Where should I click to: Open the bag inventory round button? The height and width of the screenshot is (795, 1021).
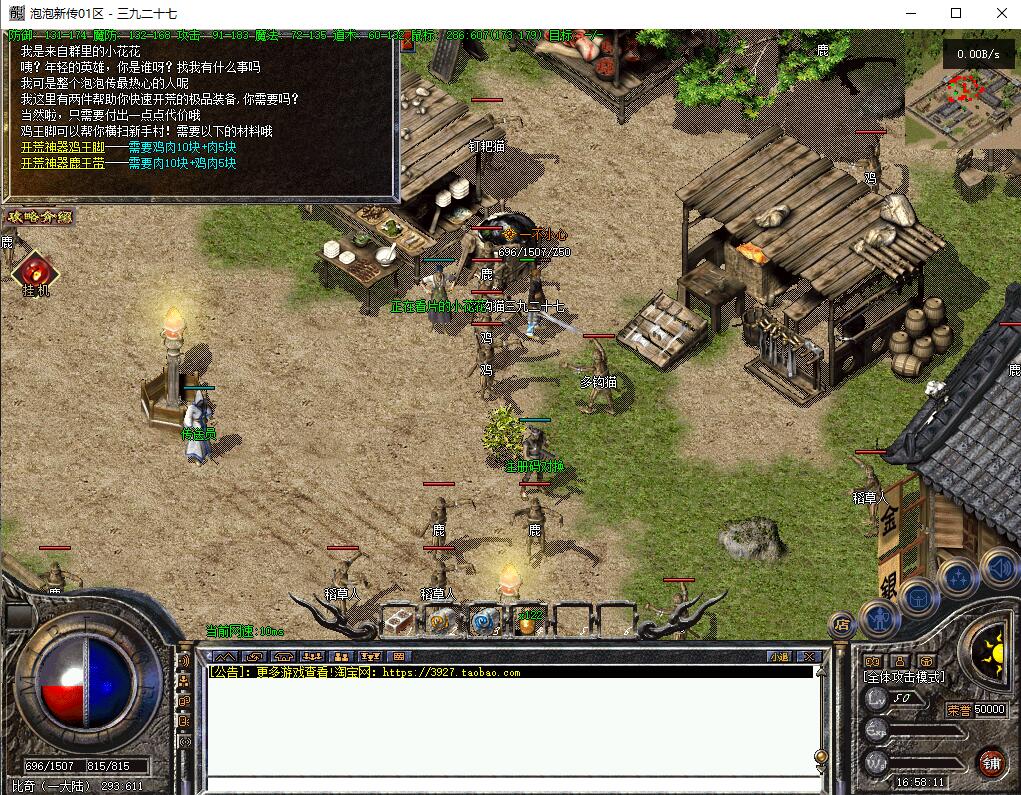pos(918,599)
